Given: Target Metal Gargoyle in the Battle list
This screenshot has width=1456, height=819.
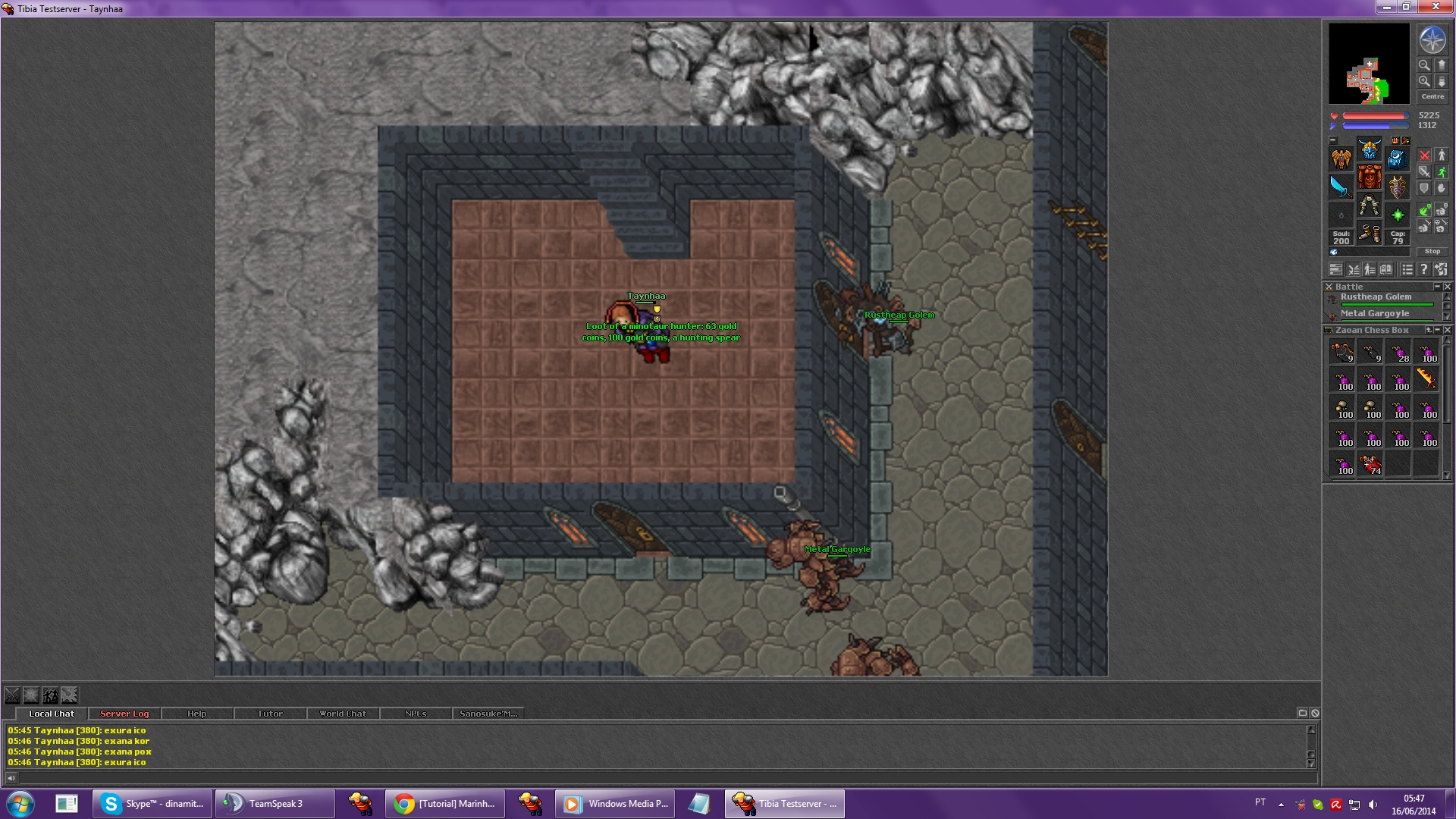Looking at the screenshot, I should click(1374, 313).
